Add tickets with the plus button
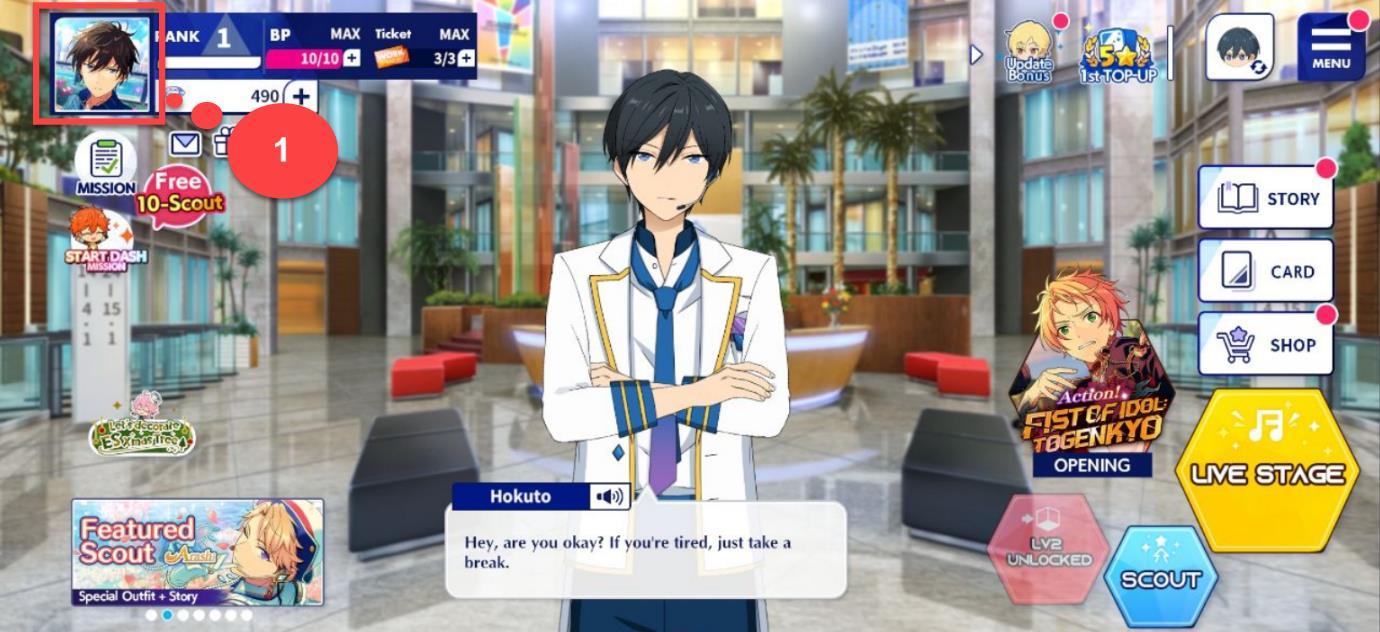Image resolution: width=1380 pixels, height=632 pixels. (466, 59)
